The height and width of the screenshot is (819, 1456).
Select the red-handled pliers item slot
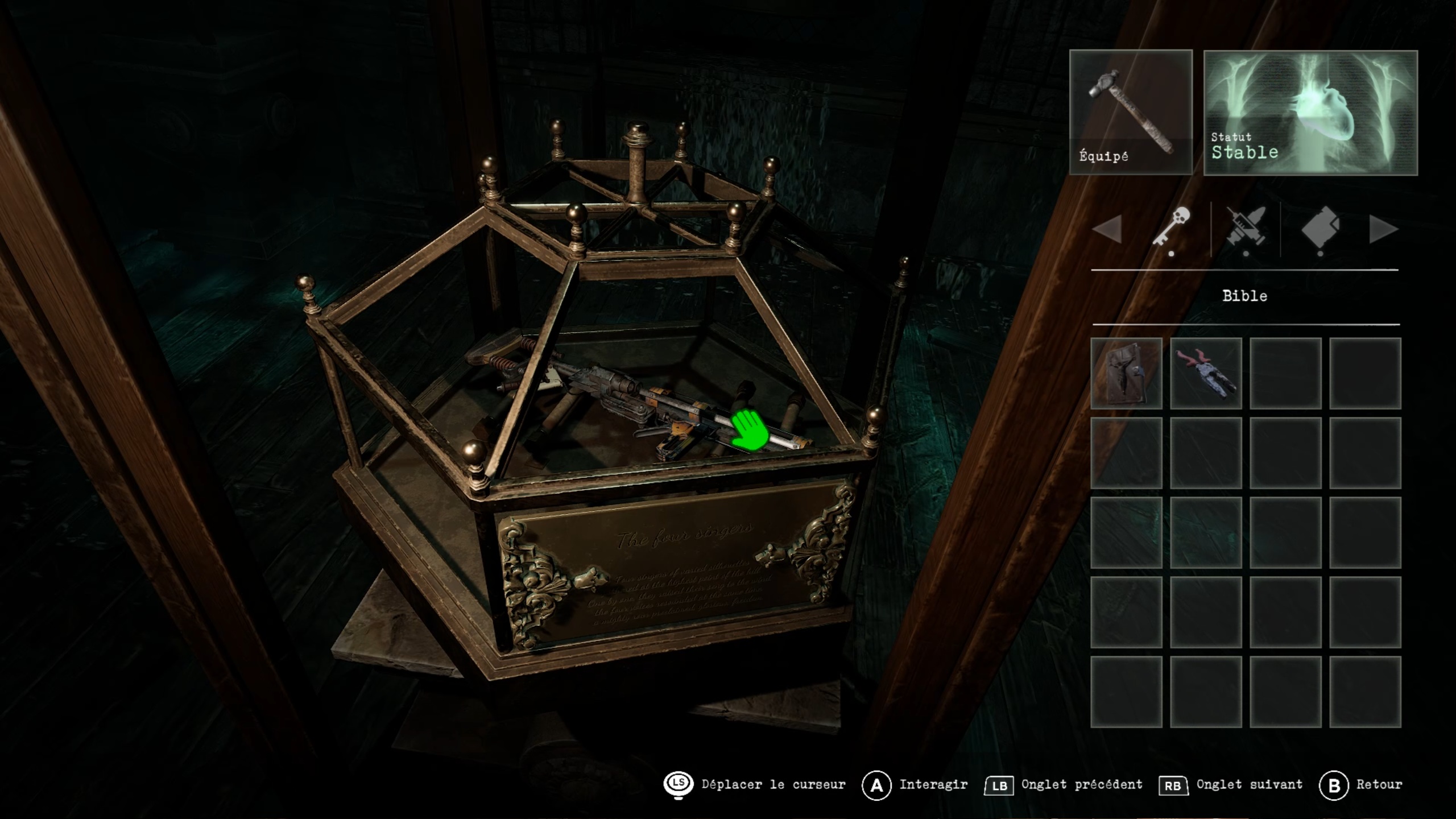tap(1206, 373)
